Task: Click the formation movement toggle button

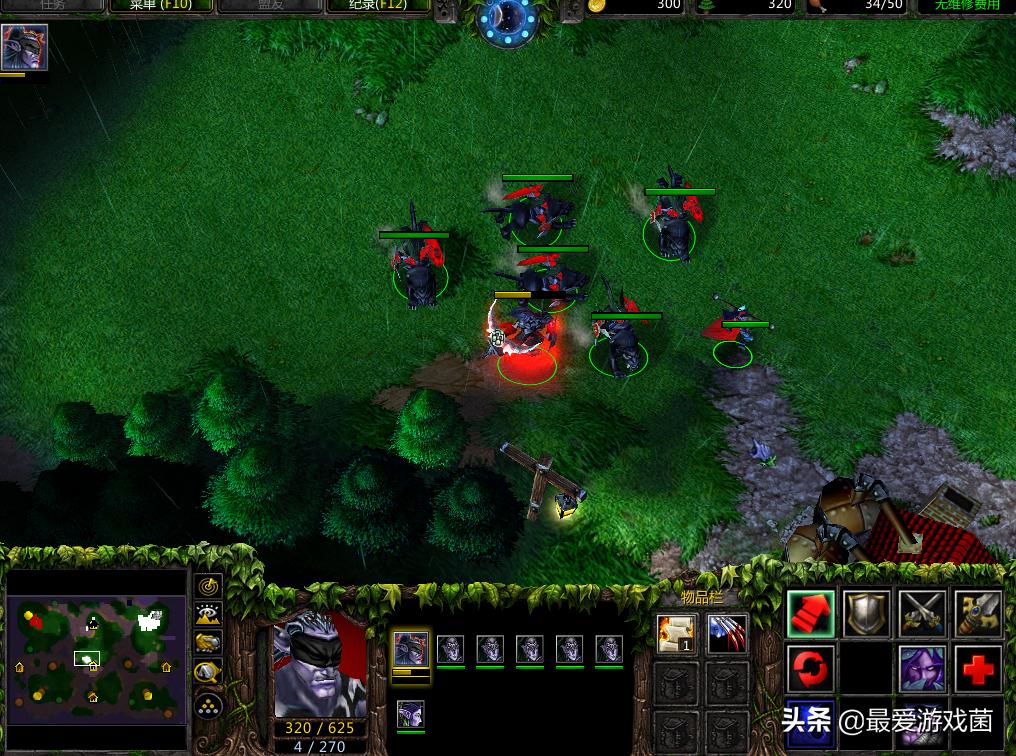Action: point(208,705)
